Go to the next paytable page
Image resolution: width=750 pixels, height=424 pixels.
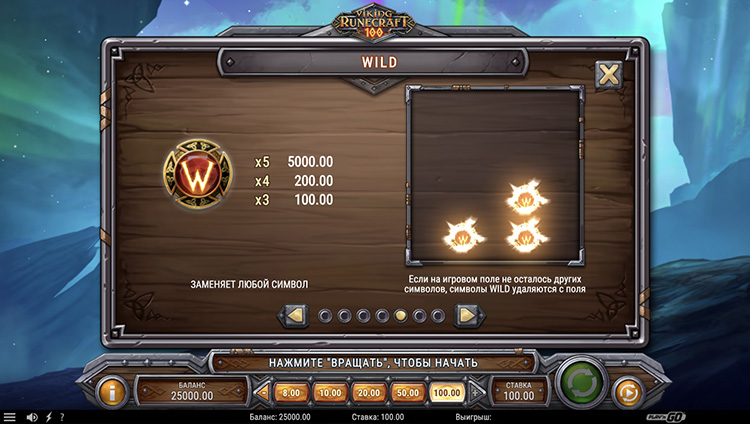[x=466, y=316]
